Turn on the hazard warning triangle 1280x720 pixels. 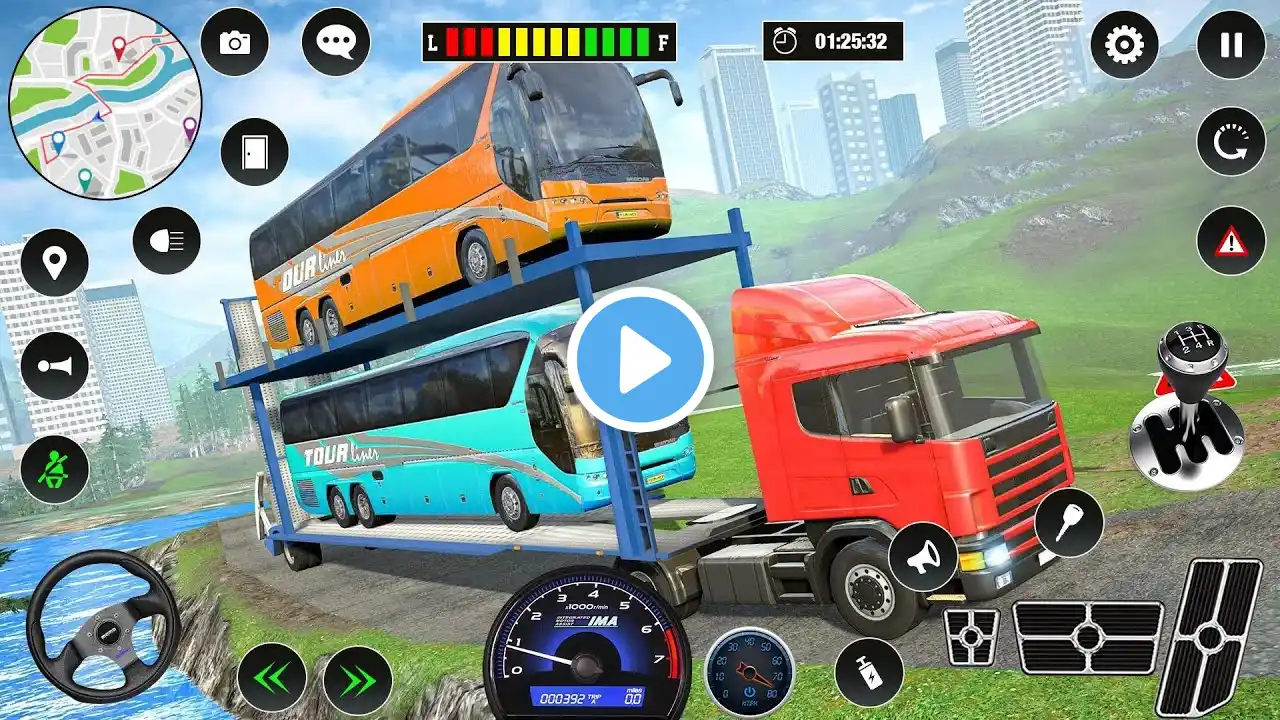(1230, 241)
